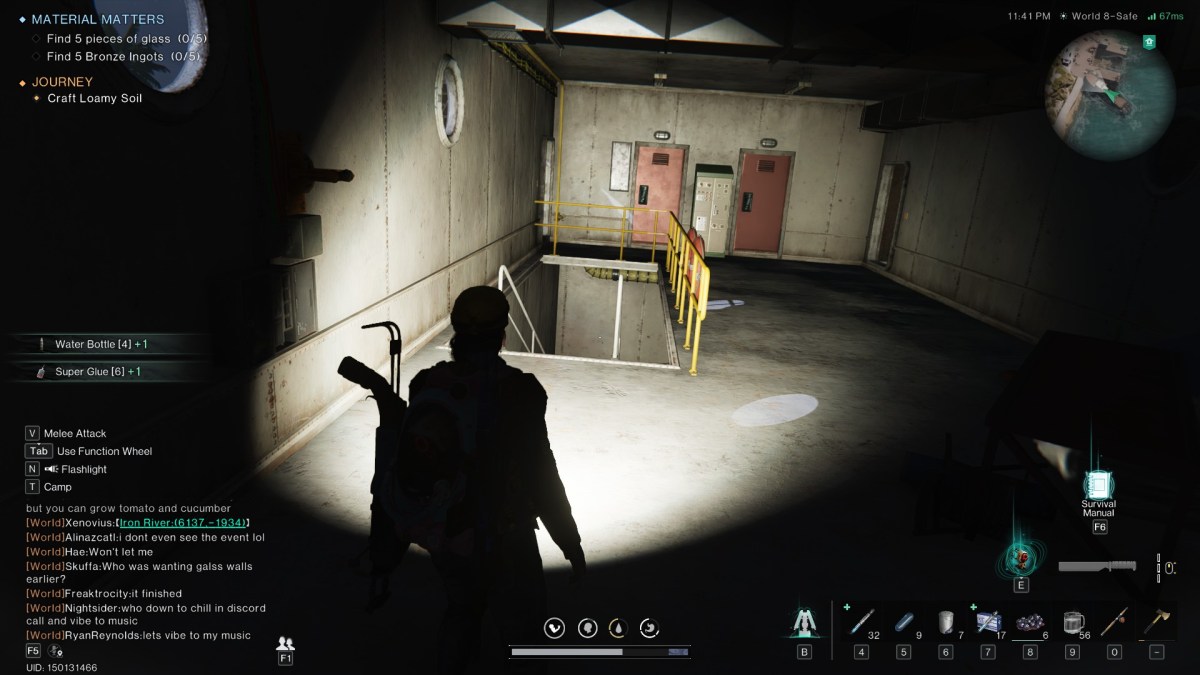Use the blue capsule pill slot
This screenshot has width=1200, height=675.
point(903,621)
